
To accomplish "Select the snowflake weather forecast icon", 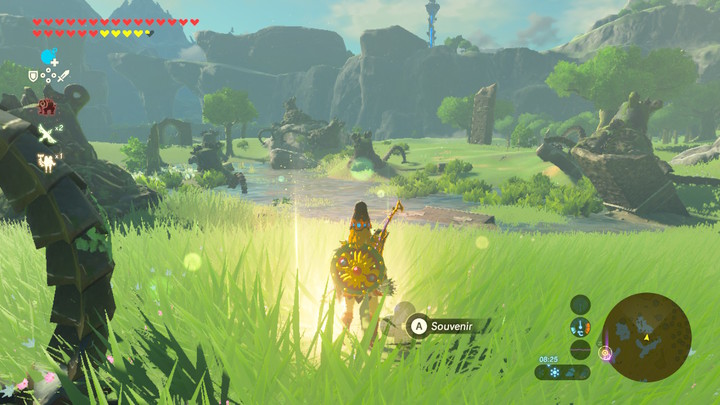I will pyautogui.click(x=554, y=372).
